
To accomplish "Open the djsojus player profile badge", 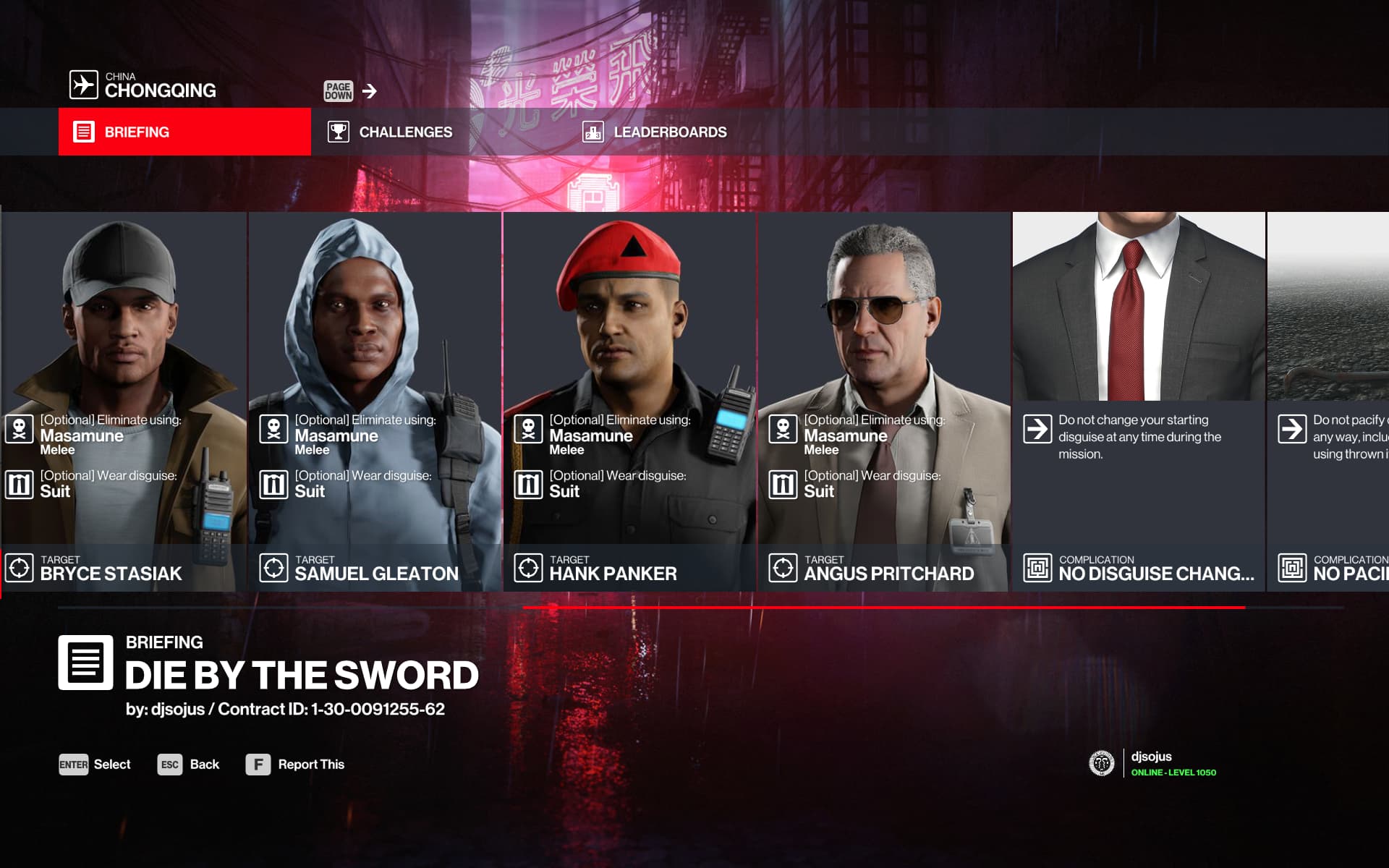I will coord(1152,764).
